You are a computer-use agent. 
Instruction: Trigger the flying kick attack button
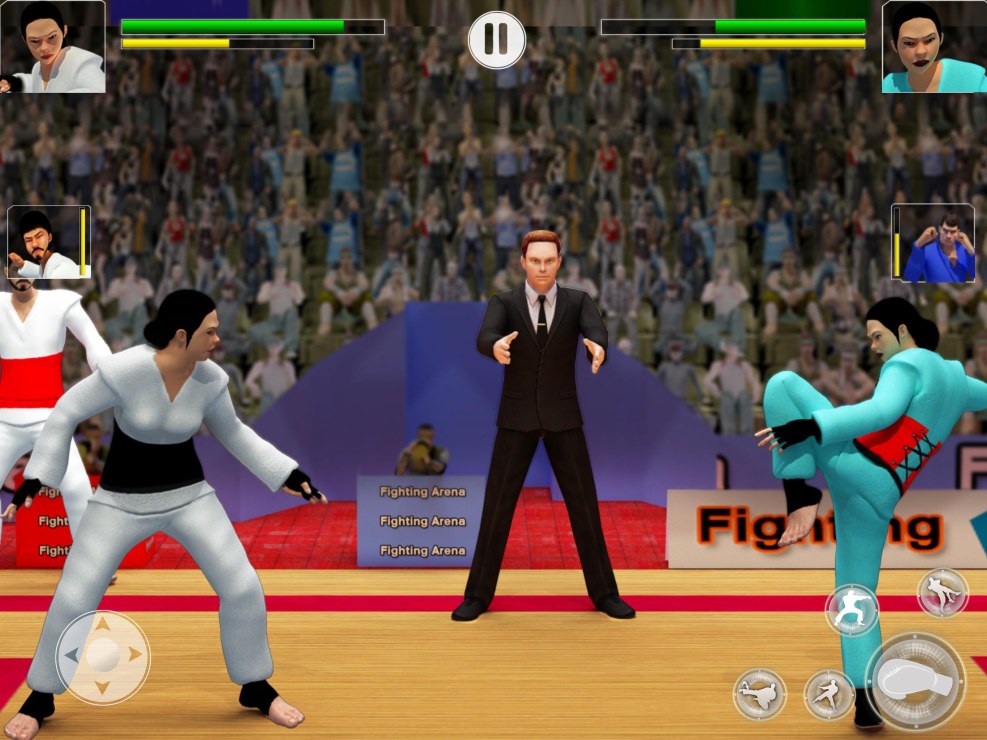(x=759, y=694)
